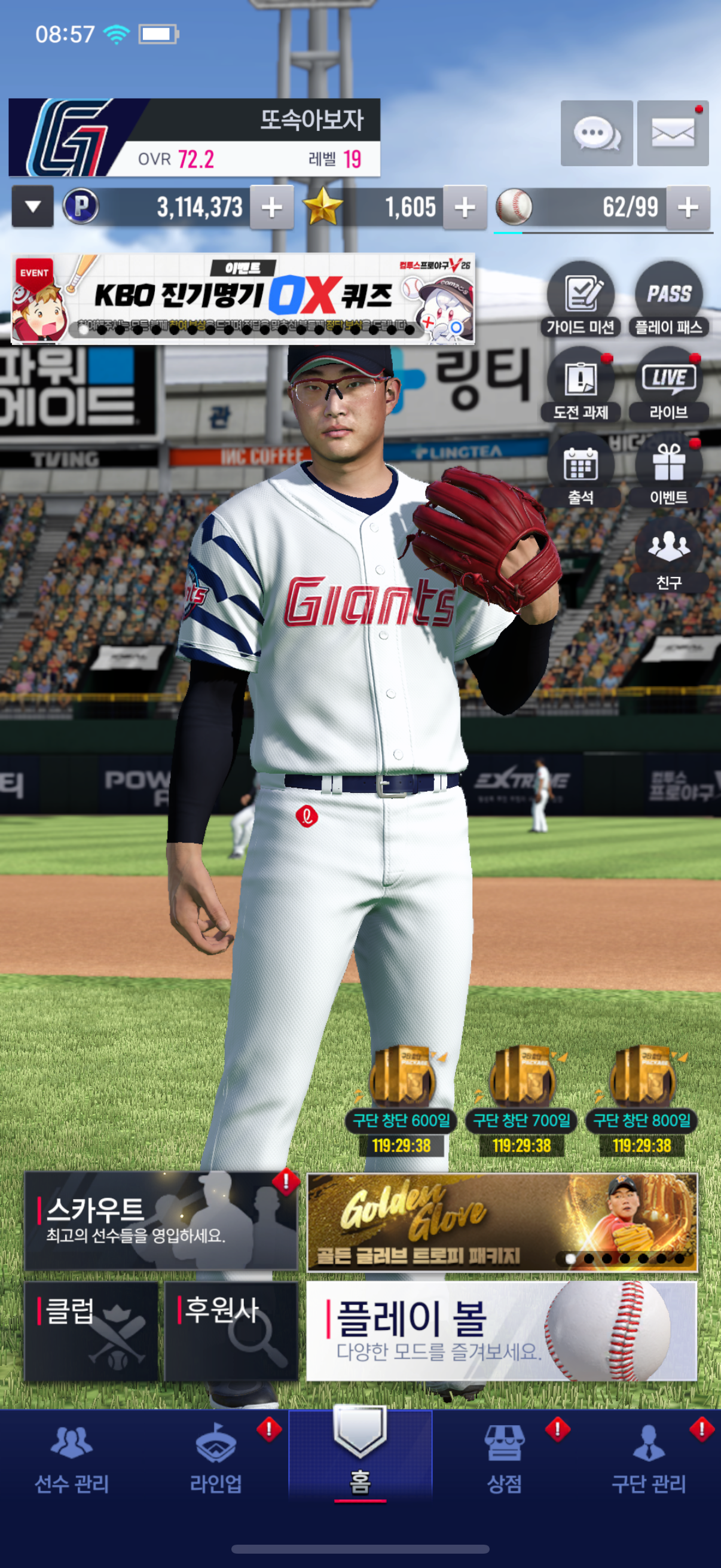This screenshot has height=1568, width=721.
Task: Open 출석 attendance calendar
Action: tap(581, 470)
